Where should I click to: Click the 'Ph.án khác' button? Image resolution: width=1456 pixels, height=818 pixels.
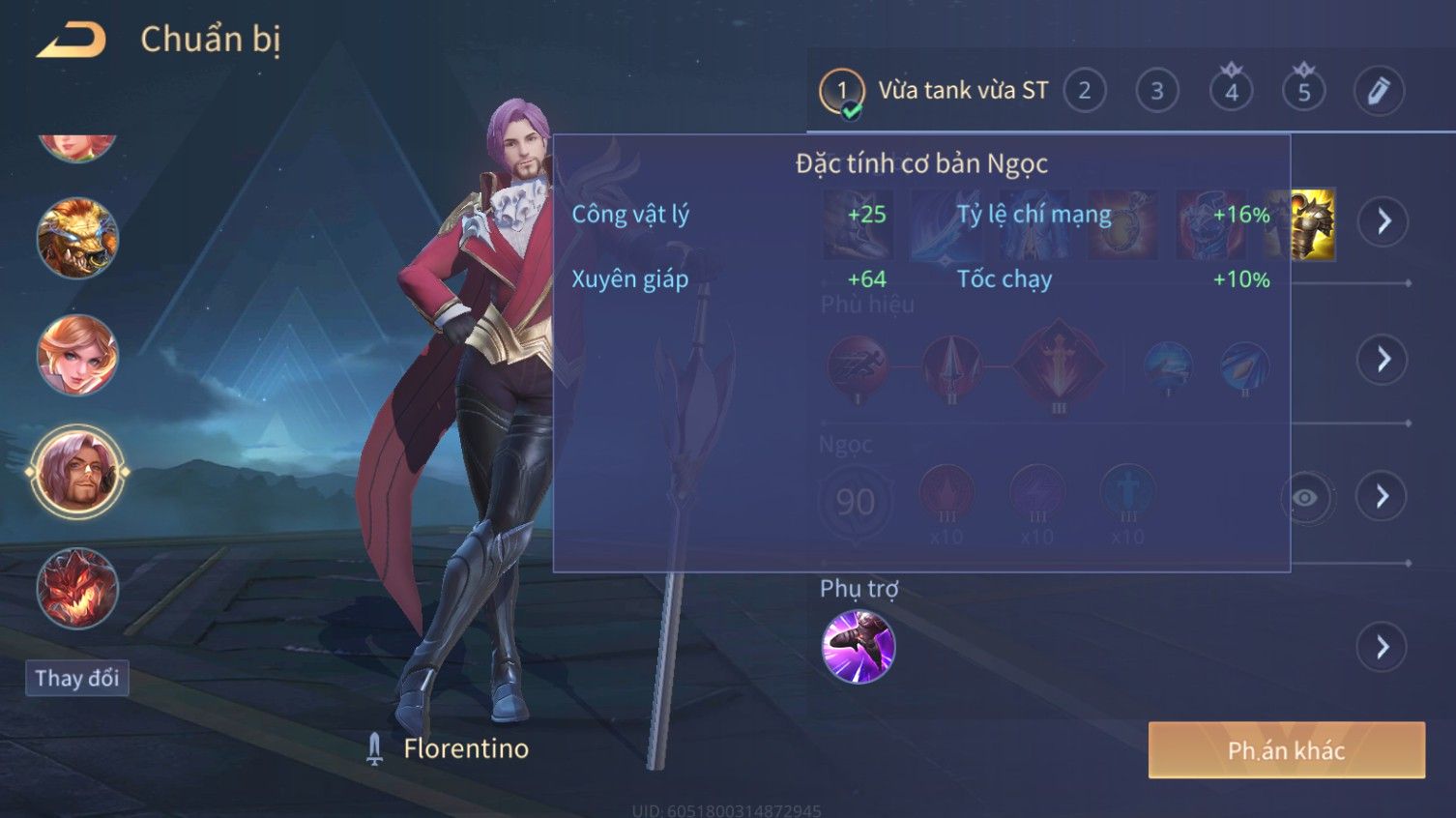coord(1286,750)
